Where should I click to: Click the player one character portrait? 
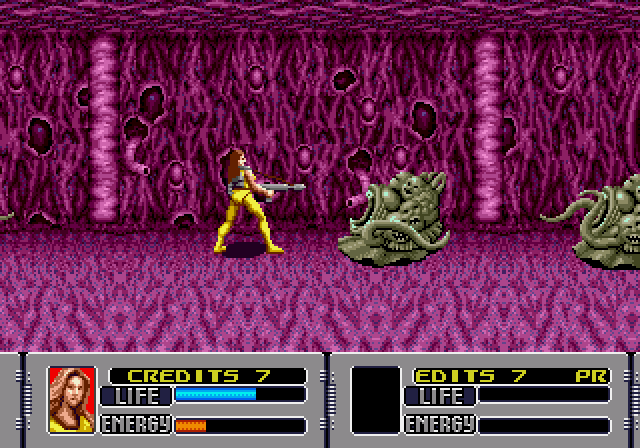point(71,400)
